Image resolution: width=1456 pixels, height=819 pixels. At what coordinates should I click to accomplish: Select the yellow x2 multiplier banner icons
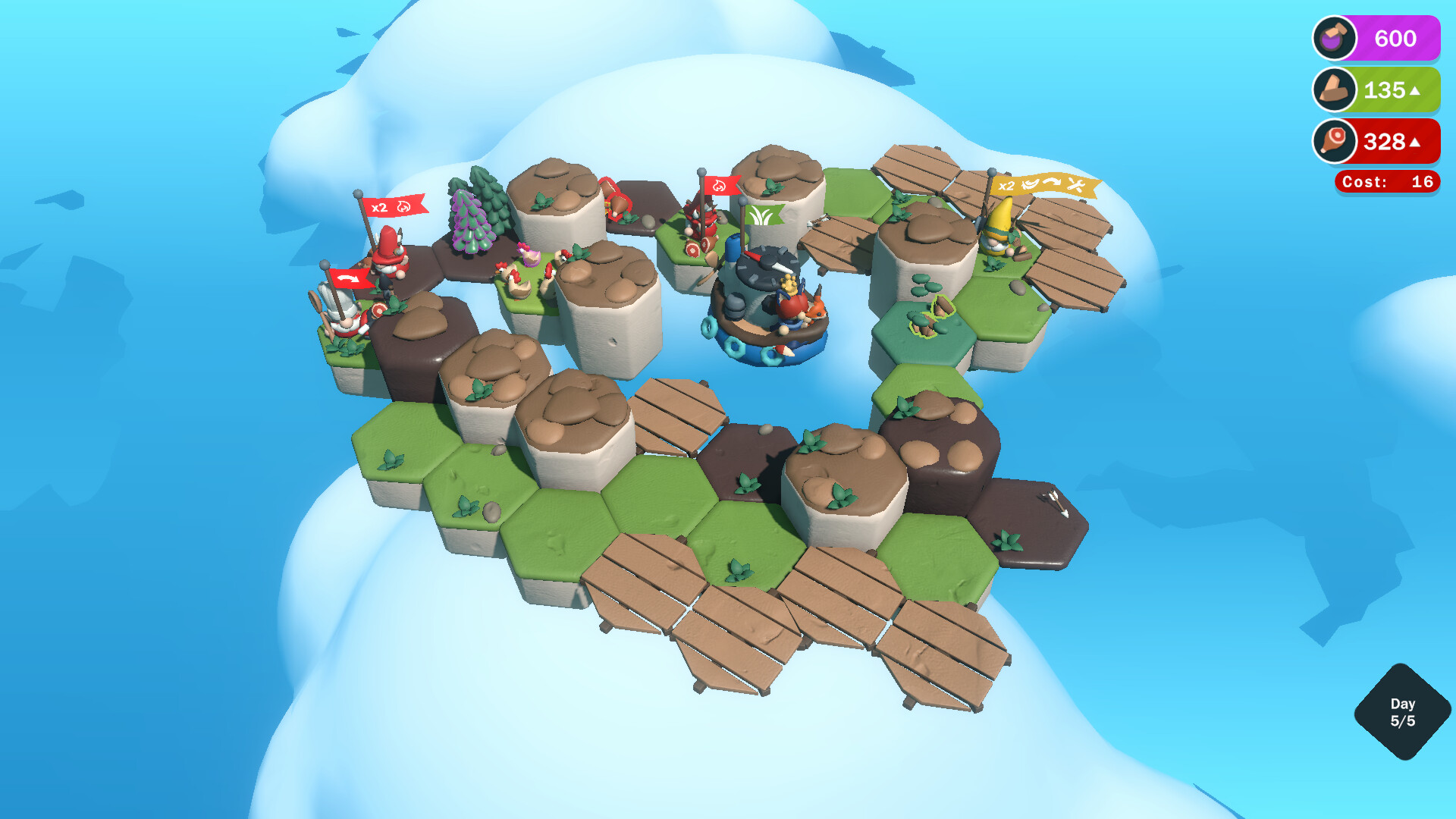pyautogui.click(x=1046, y=185)
